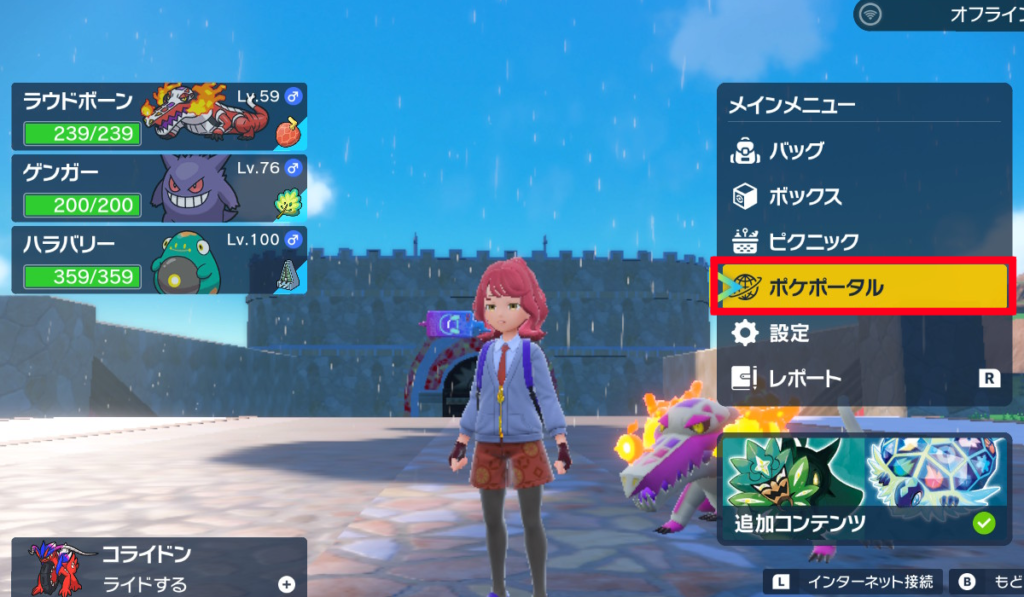Choose ゲンガー party slot
This screenshot has width=1024, height=597.
(x=159, y=187)
